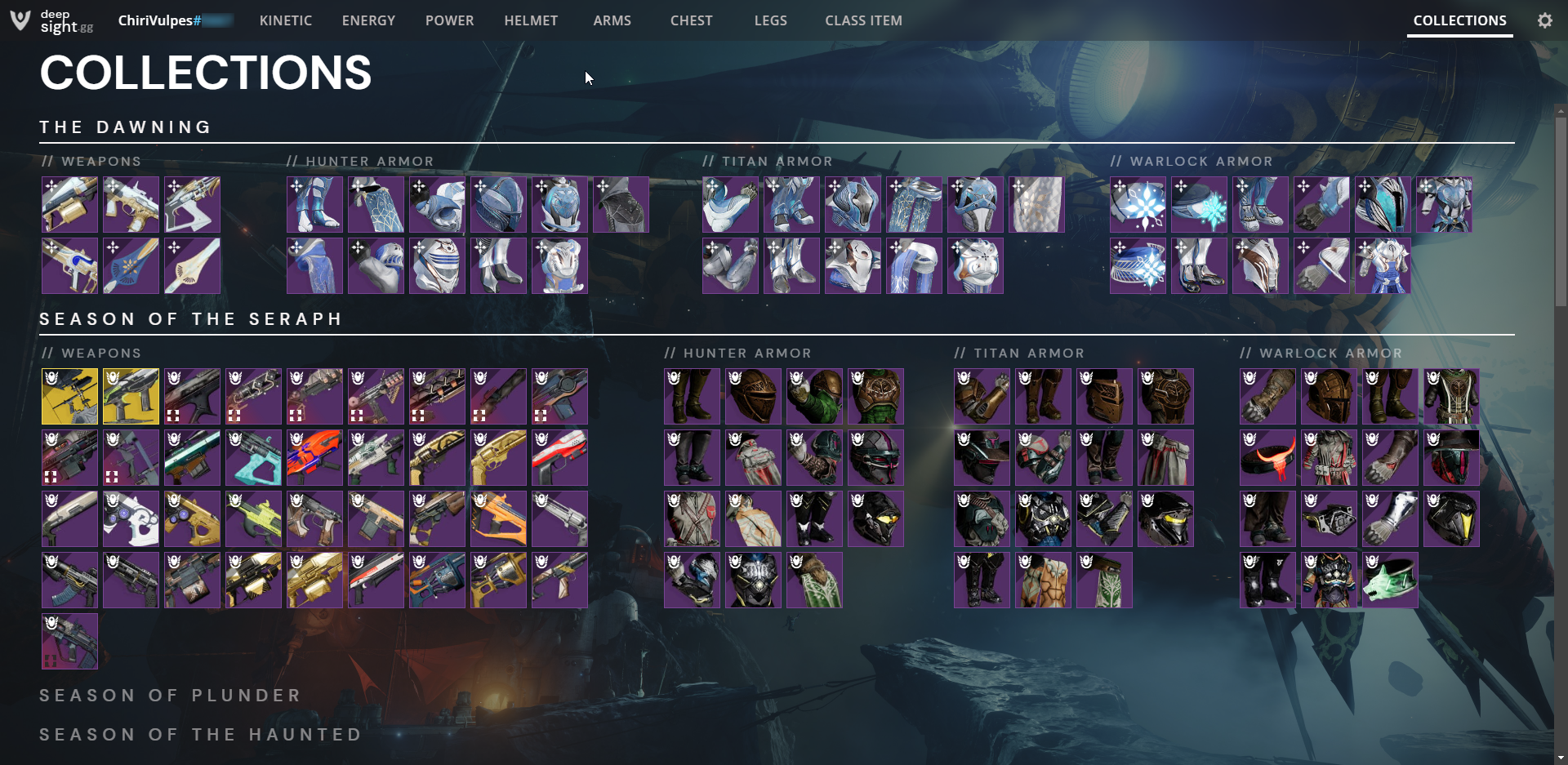Click the COLLECTIONS link

tap(1459, 20)
